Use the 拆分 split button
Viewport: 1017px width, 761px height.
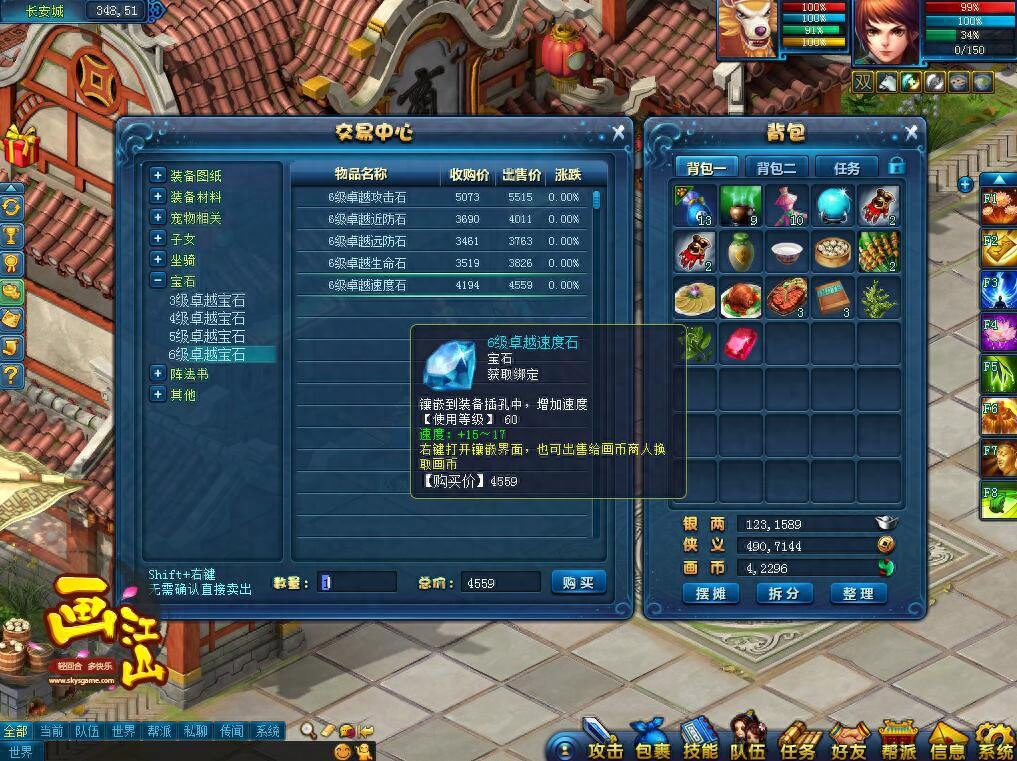tap(783, 593)
